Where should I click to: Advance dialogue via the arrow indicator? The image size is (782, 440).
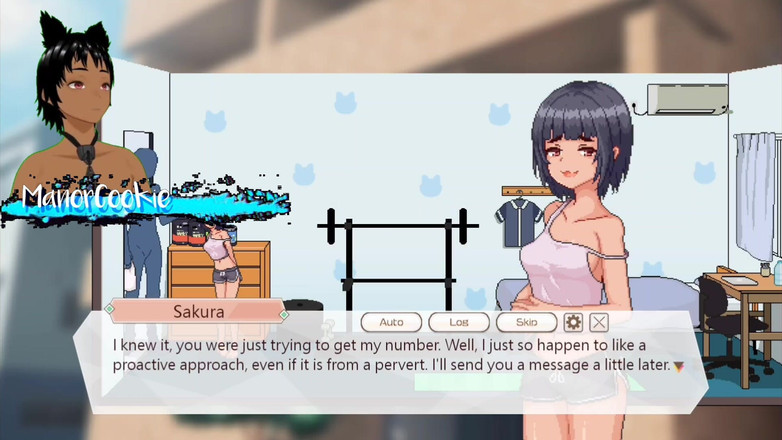(x=677, y=366)
